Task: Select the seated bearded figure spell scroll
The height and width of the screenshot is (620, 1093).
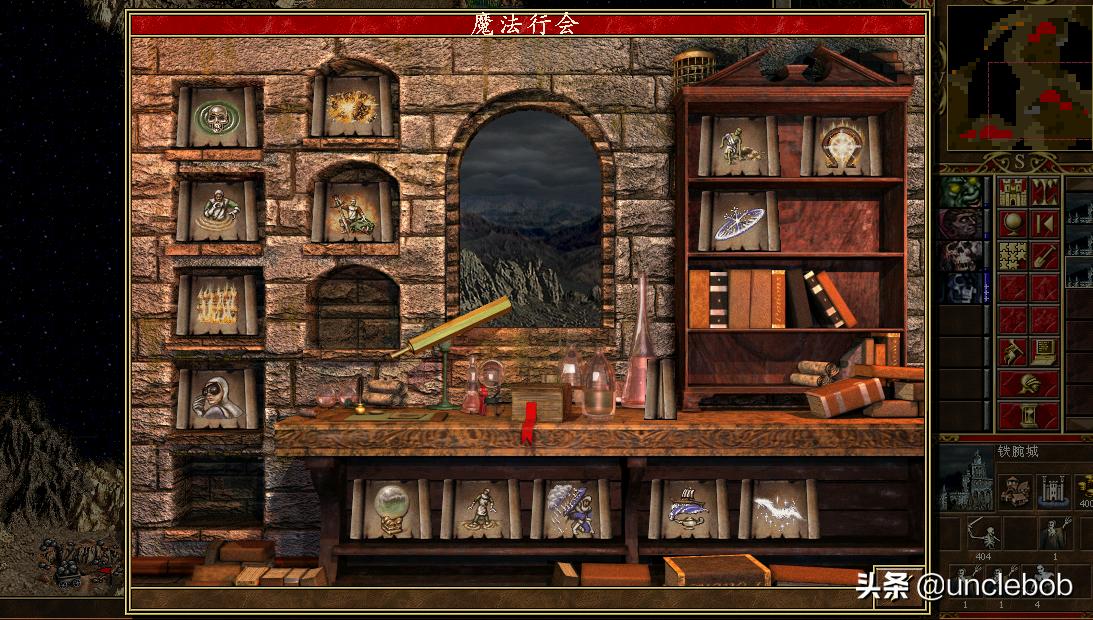Action: point(351,211)
